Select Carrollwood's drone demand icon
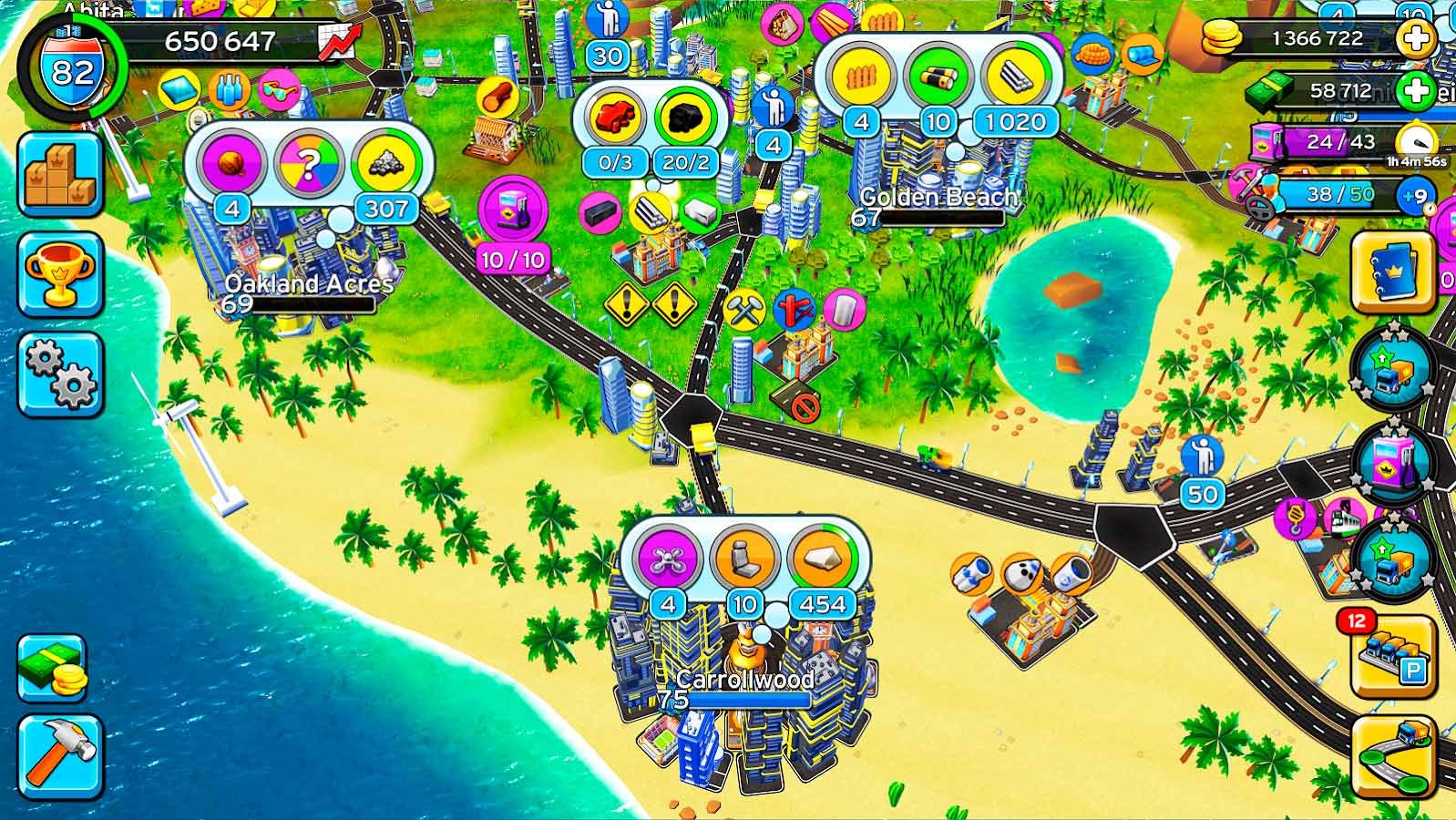Viewport: 1456px width, 820px height. coord(668,558)
